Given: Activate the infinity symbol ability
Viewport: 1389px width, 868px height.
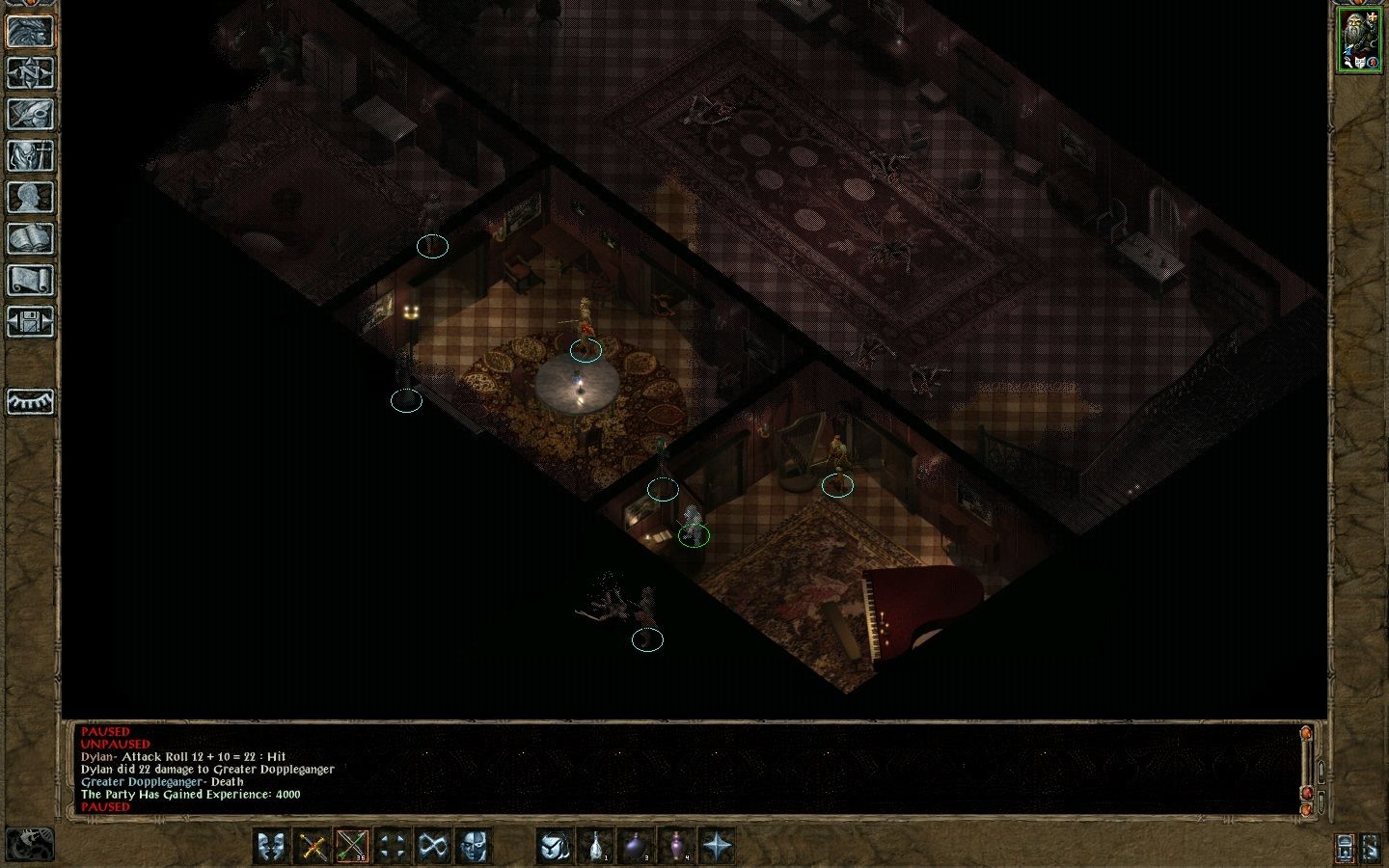Looking at the screenshot, I should (x=431, y=846).
